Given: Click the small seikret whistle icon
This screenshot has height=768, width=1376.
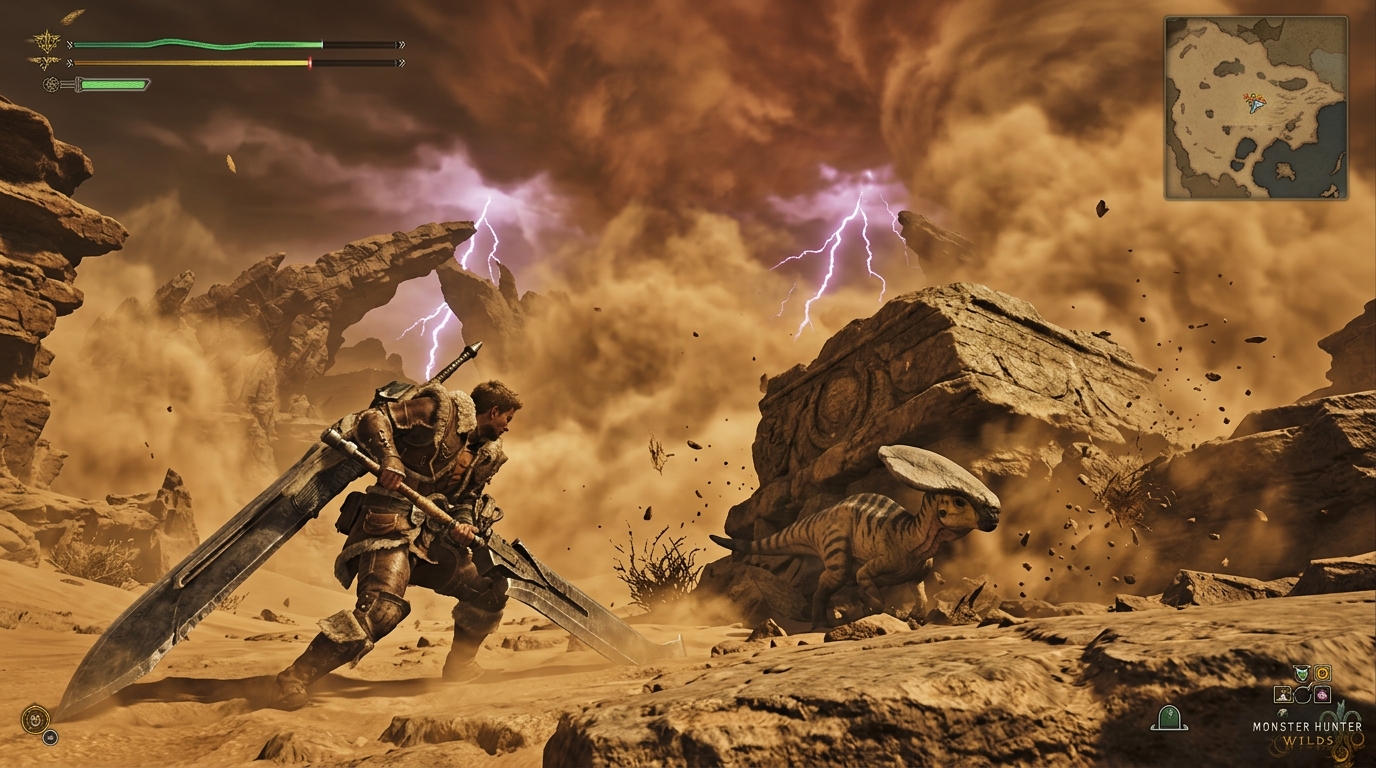Looking at the screenshot, I should pyautogui.click(x=1283, y=713).
